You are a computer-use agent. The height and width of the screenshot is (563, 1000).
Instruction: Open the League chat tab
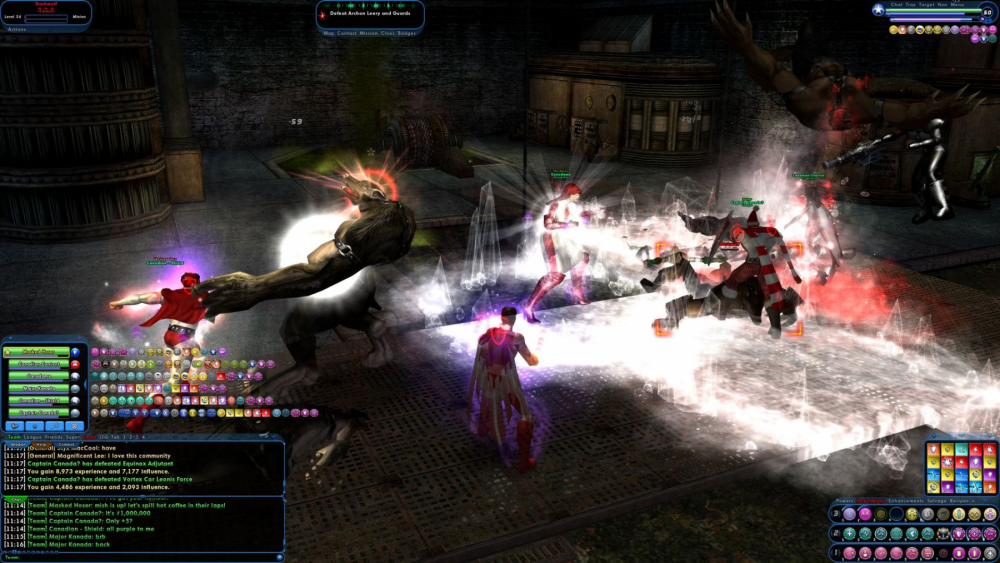coord(35,437)
